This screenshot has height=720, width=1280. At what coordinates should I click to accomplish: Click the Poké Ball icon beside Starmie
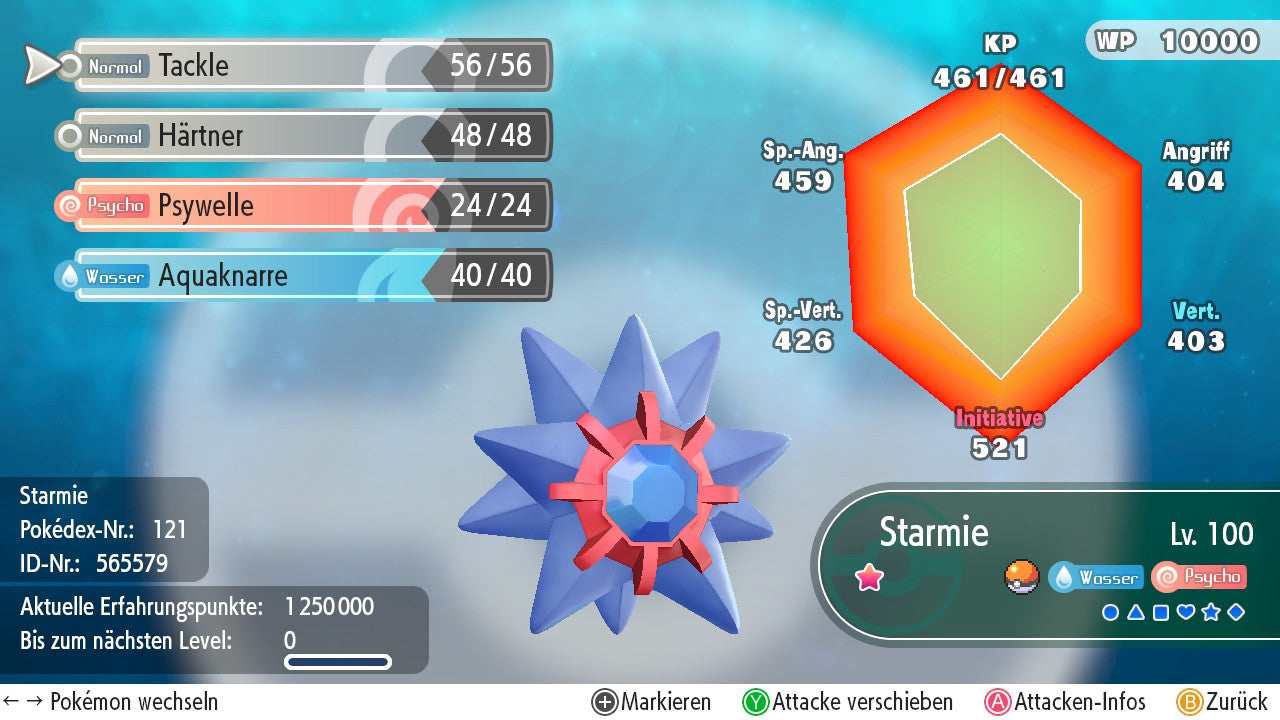point(1022,577)
